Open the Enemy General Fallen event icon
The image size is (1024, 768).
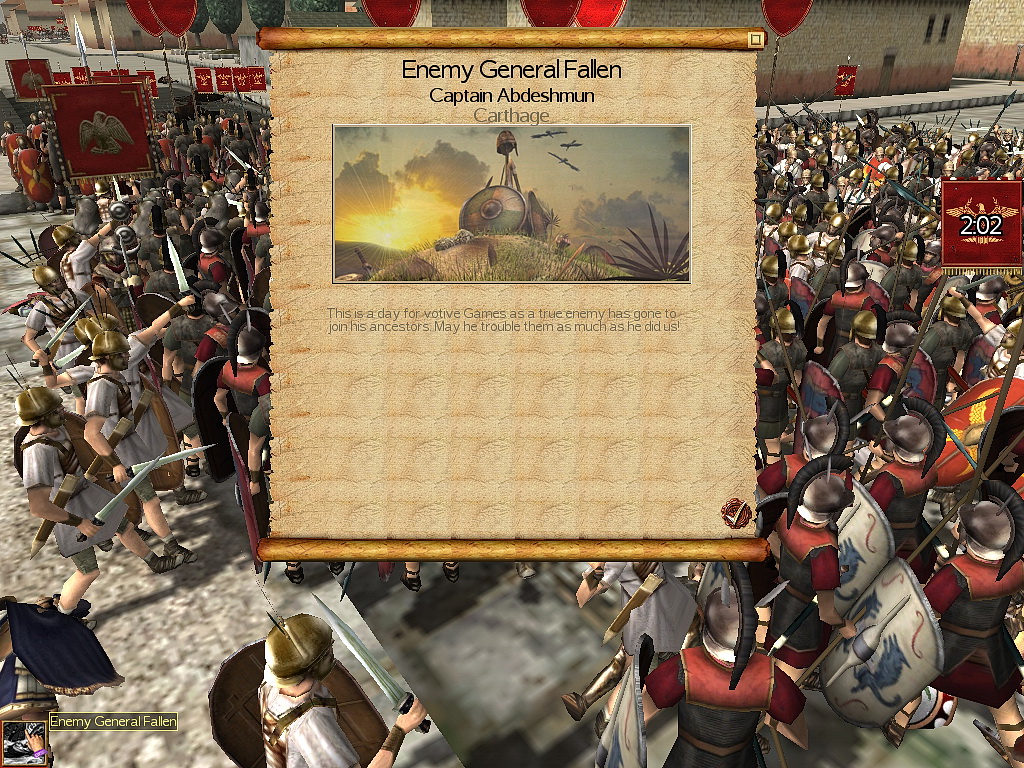pos(24,742)
